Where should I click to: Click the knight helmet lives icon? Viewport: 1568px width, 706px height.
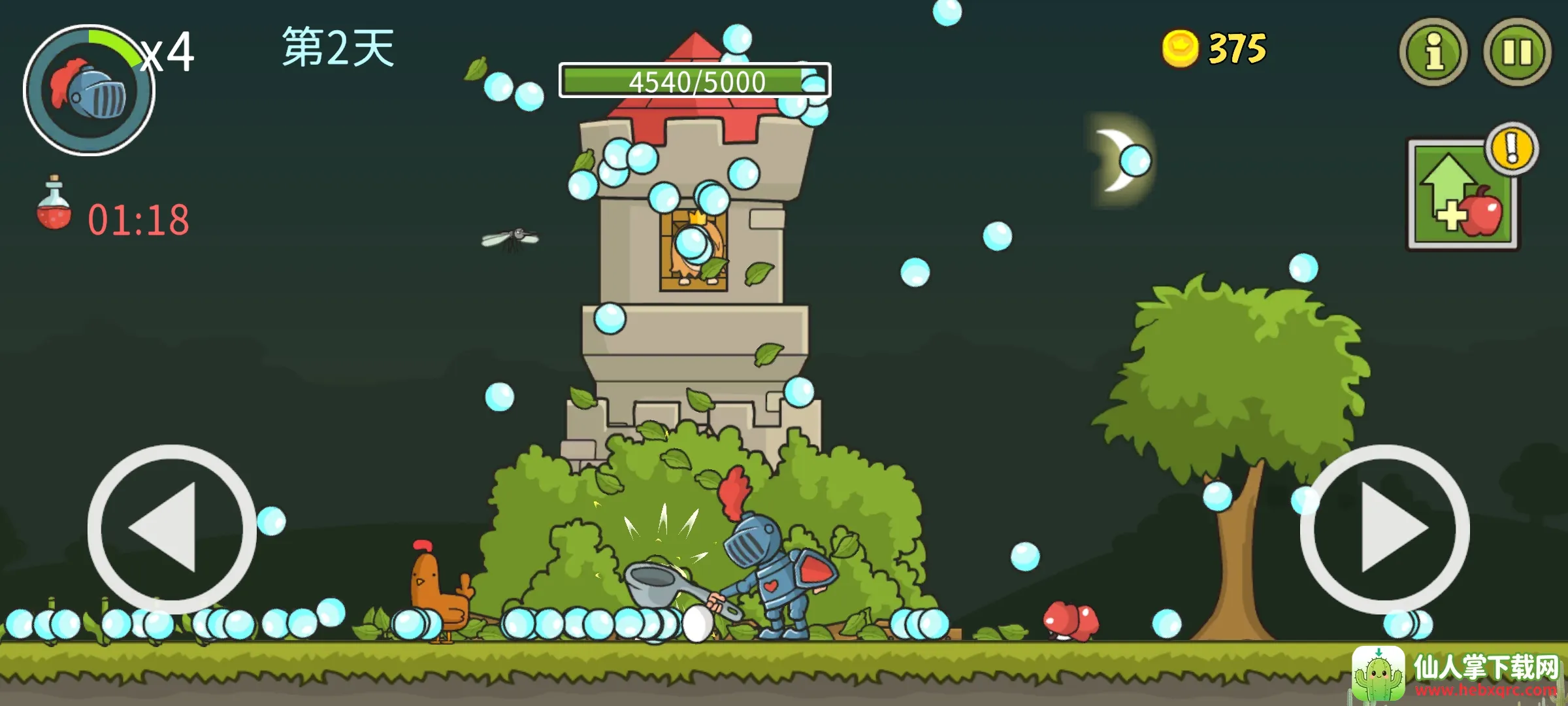click(90, 91)
